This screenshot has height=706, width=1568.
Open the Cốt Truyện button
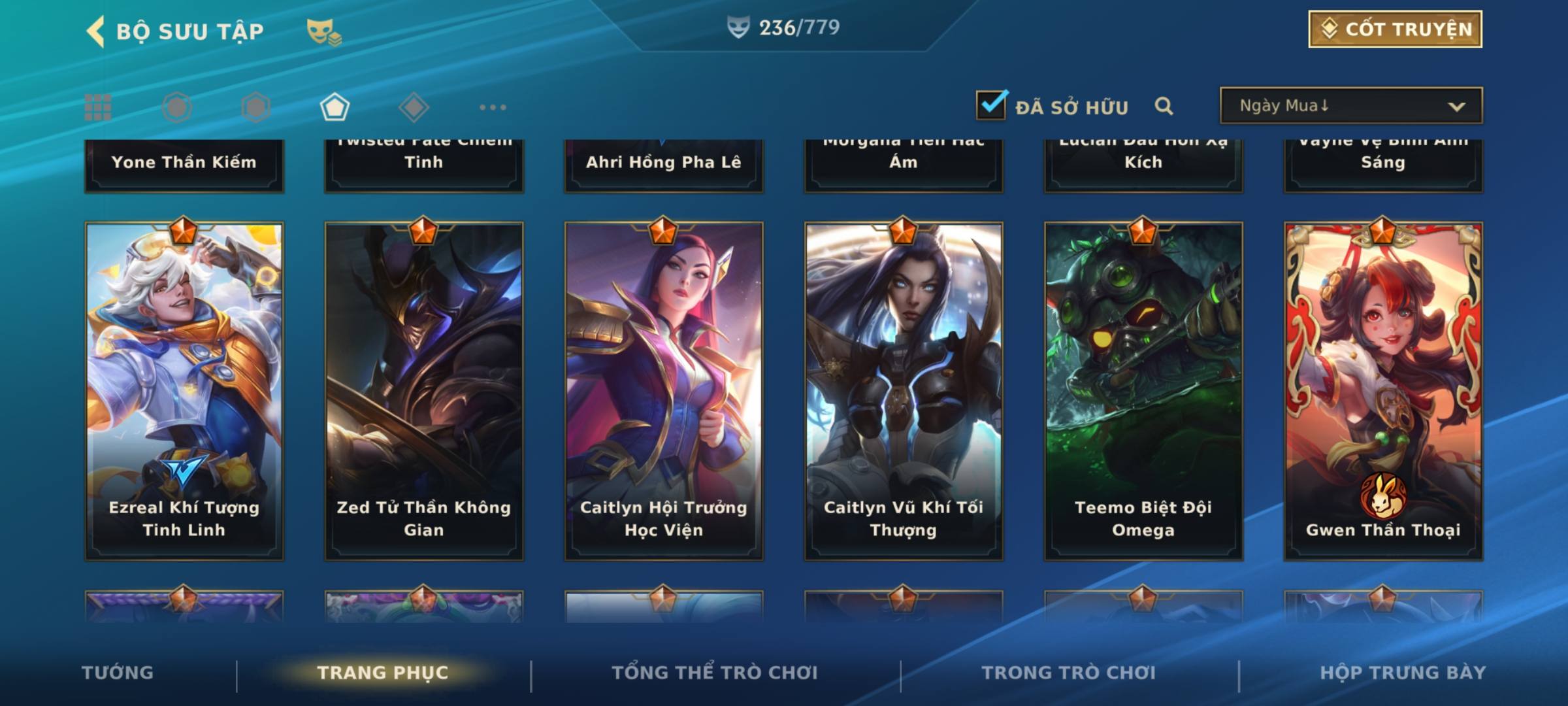1395,29
